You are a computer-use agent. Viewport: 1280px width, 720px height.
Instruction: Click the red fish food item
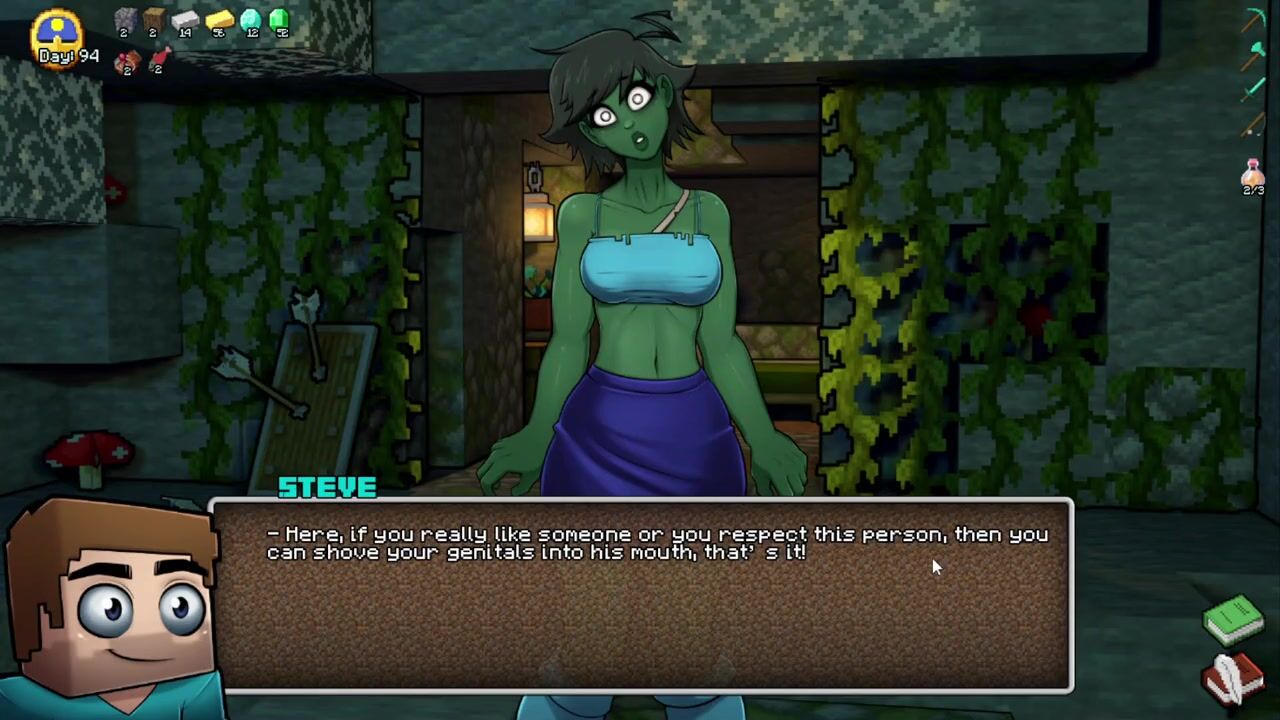pyautogui.click(x=158, y=60)
